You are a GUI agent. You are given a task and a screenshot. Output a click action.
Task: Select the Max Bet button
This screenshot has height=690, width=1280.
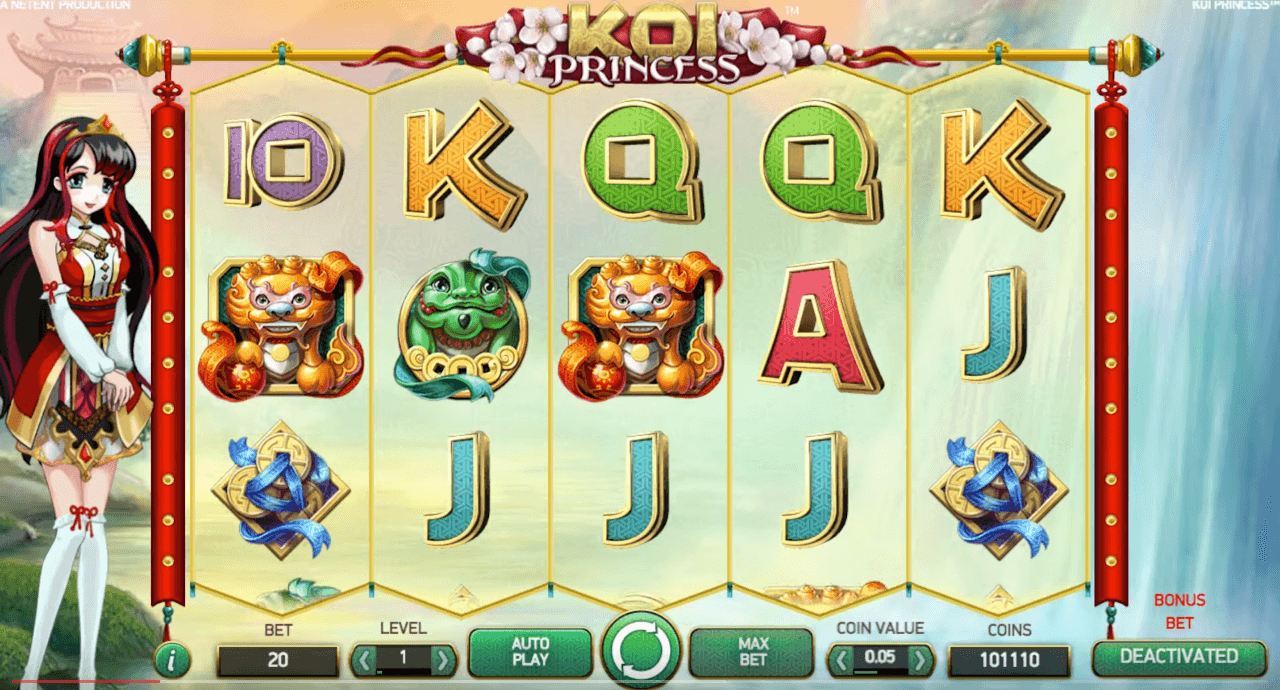coord(752,653)
